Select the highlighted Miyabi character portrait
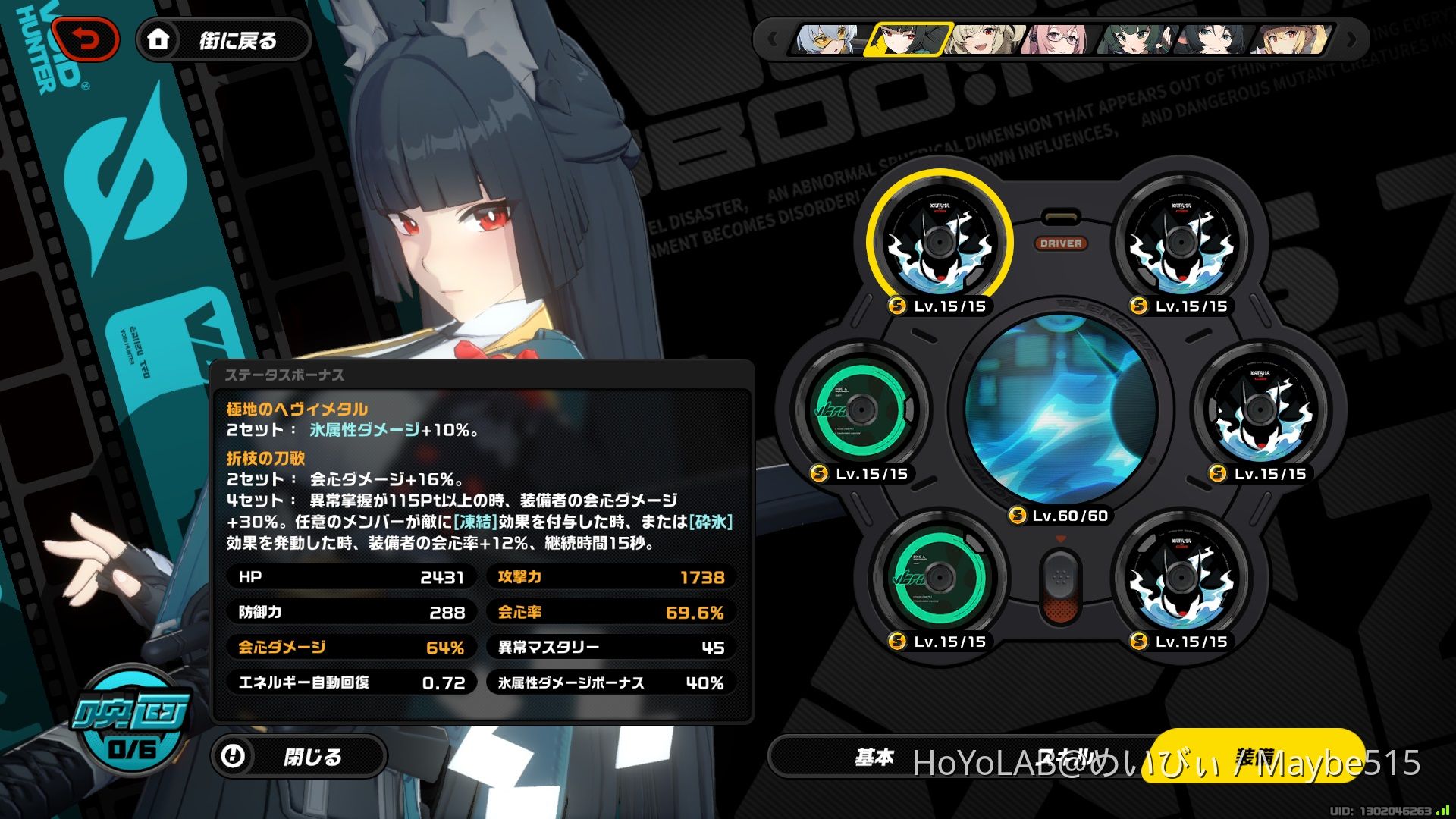 coord(905,40)
